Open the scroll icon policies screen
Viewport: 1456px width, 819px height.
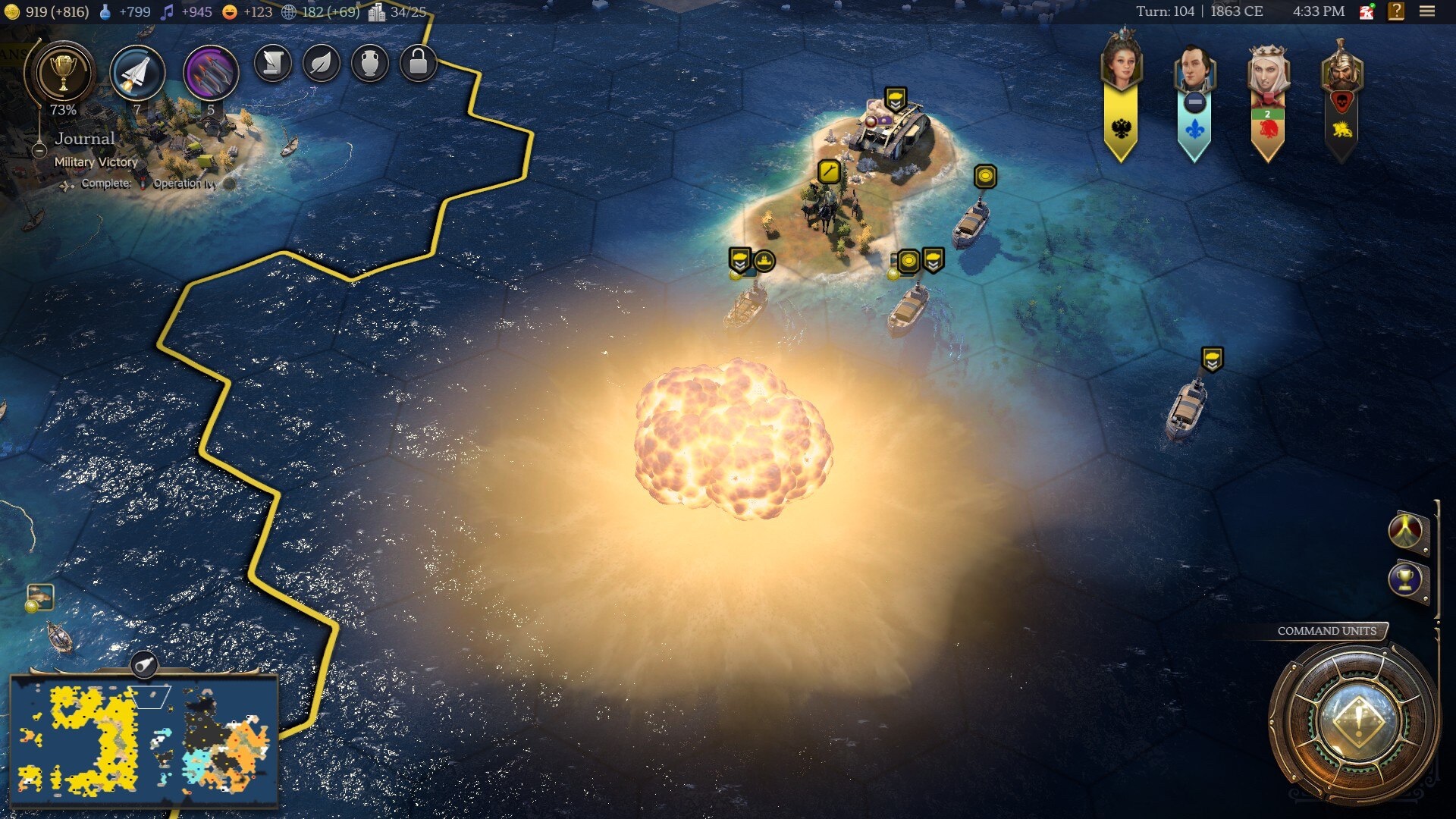(x=272, y=64)
